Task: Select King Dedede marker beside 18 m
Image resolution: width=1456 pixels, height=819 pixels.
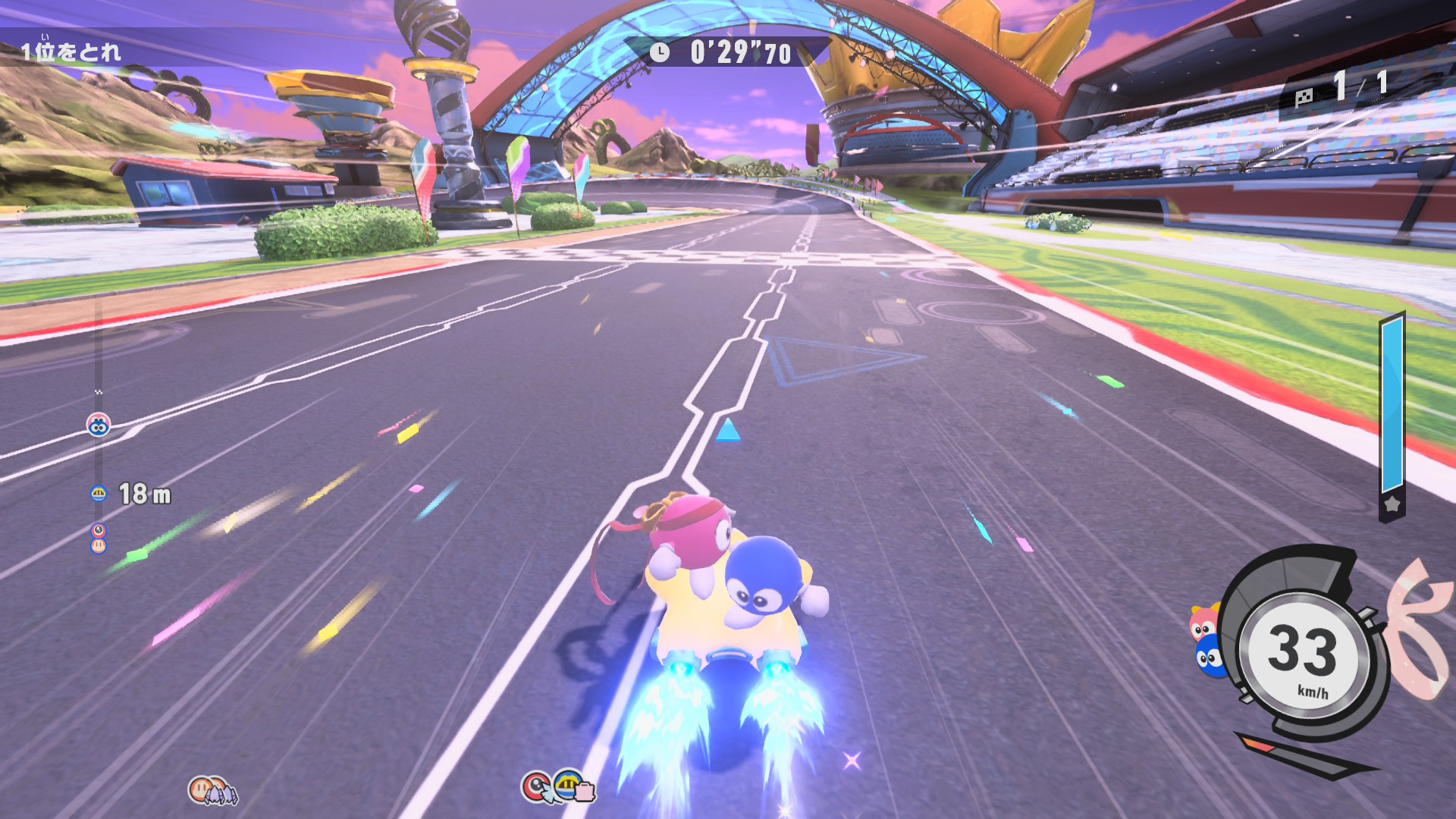Action: click(x=99, y=494)
